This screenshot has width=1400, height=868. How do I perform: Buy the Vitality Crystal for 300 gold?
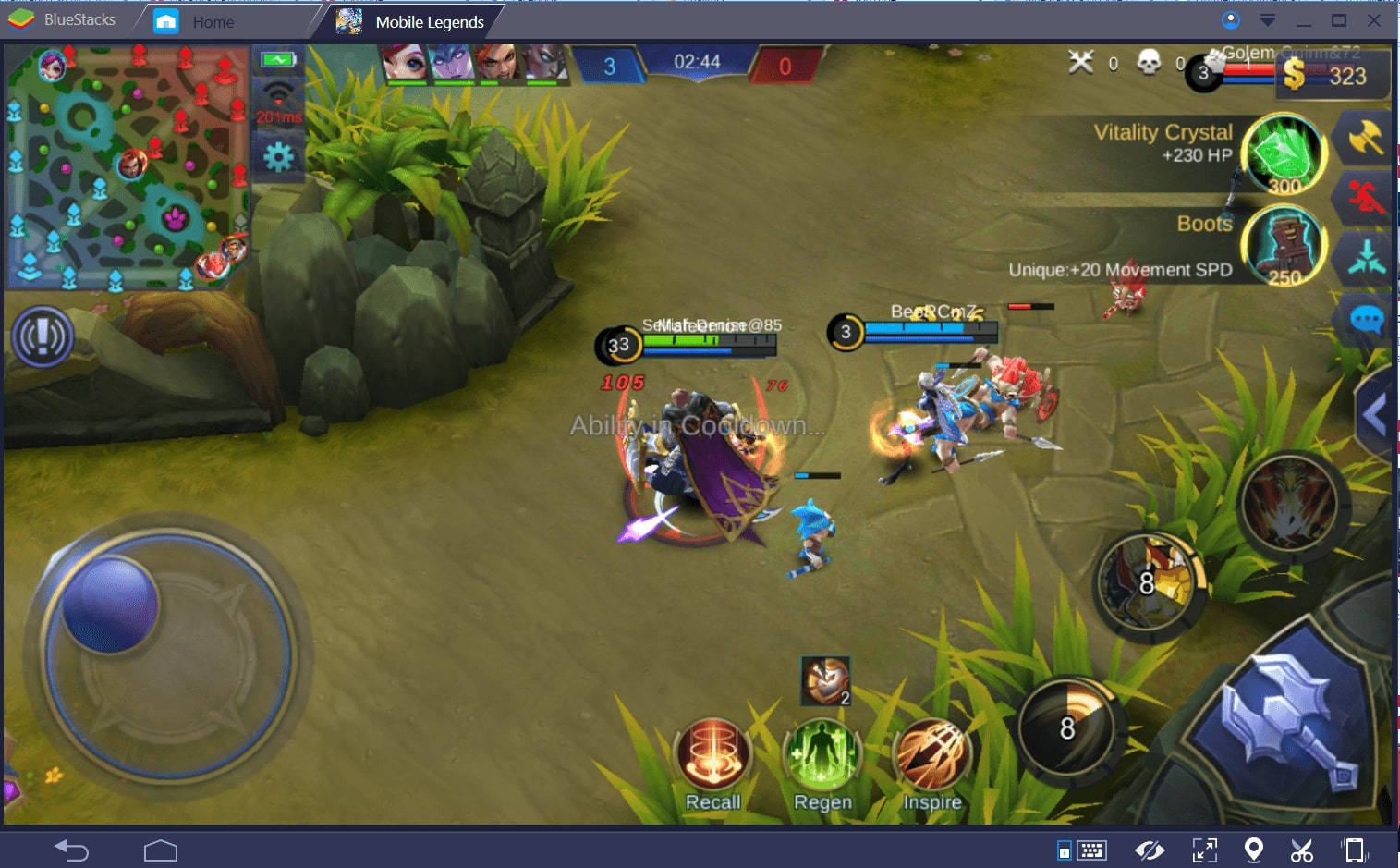[1283, 153]
